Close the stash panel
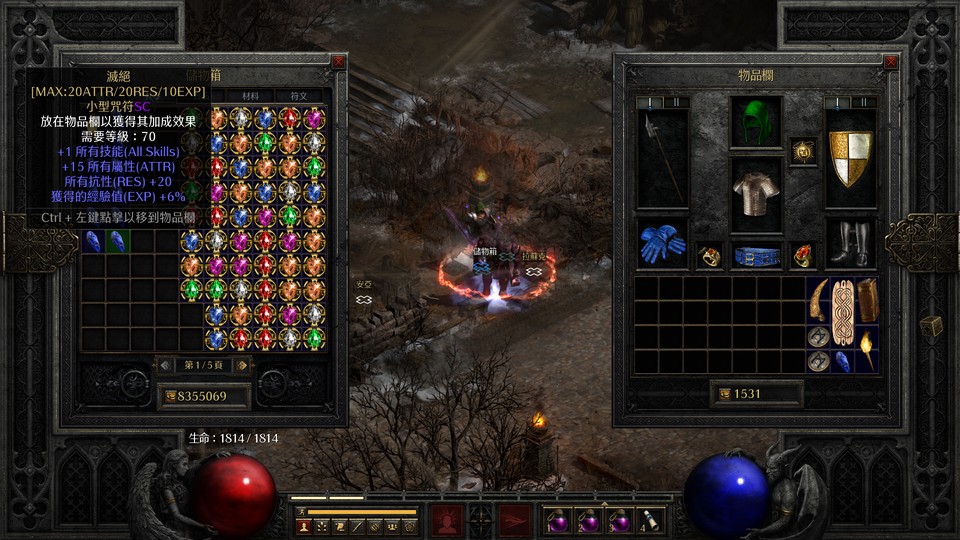The height and width of the screenshot is (540, 960). [x=338, y=62]
